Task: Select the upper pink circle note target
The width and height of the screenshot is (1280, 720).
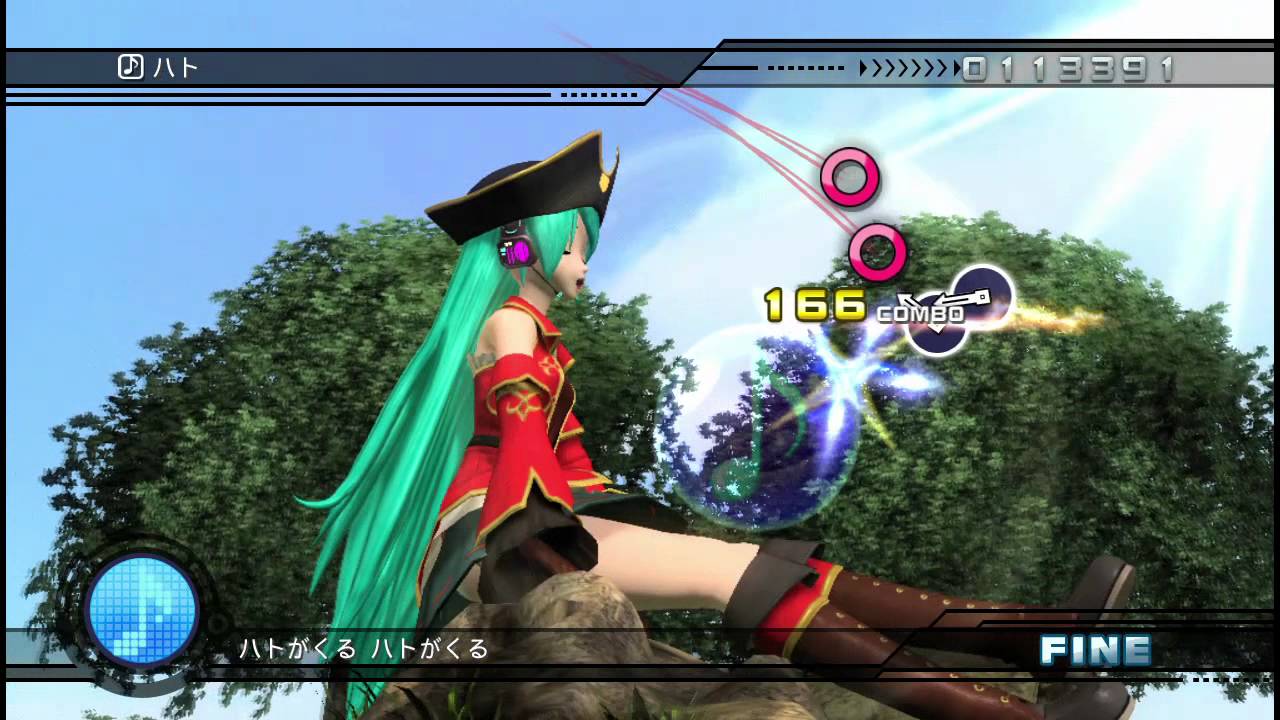Action: coord(851,176)
